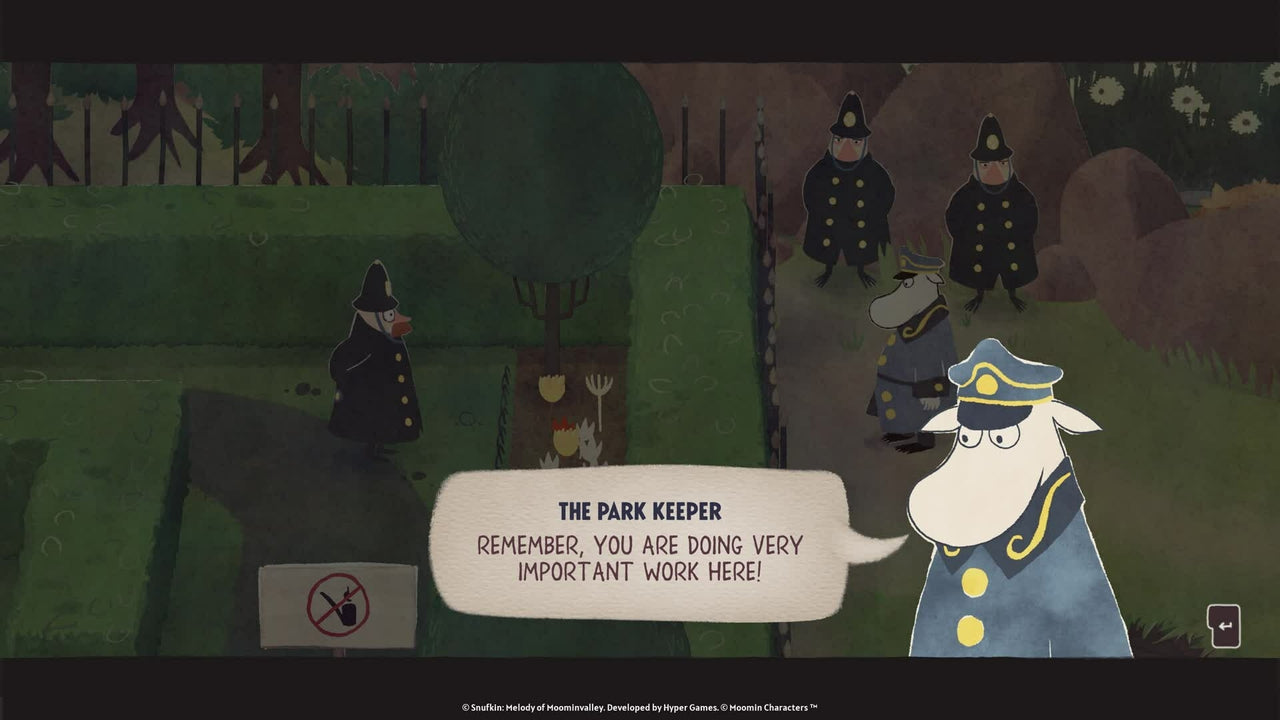Screen dimensions: 1280x720
Task: Click the return-key prompt icon bottom right
Action: pos(1225,624)
